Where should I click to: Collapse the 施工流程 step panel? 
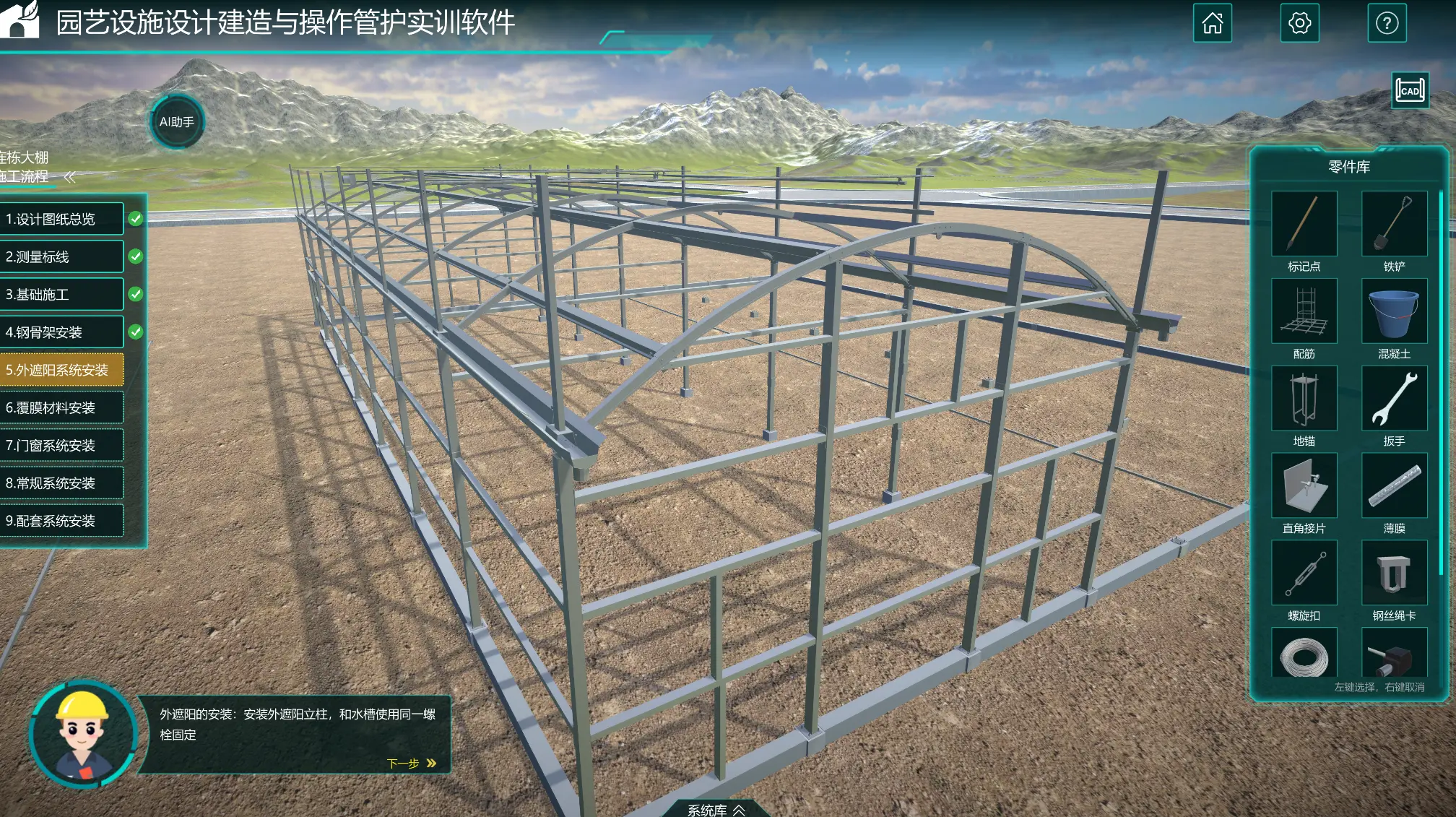70,177
